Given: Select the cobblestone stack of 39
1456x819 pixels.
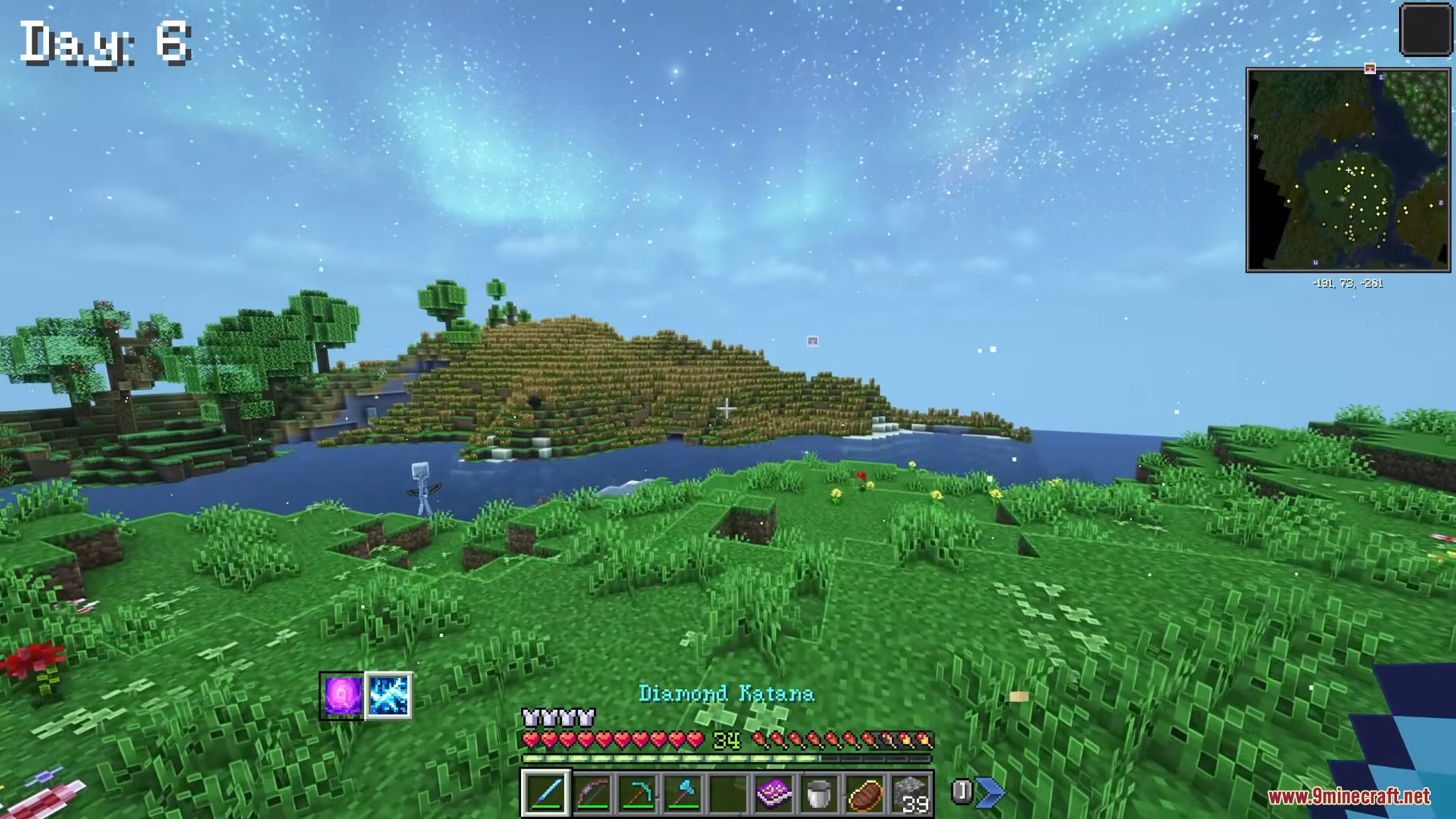Looking at the screenshot, I should point(910,793).
